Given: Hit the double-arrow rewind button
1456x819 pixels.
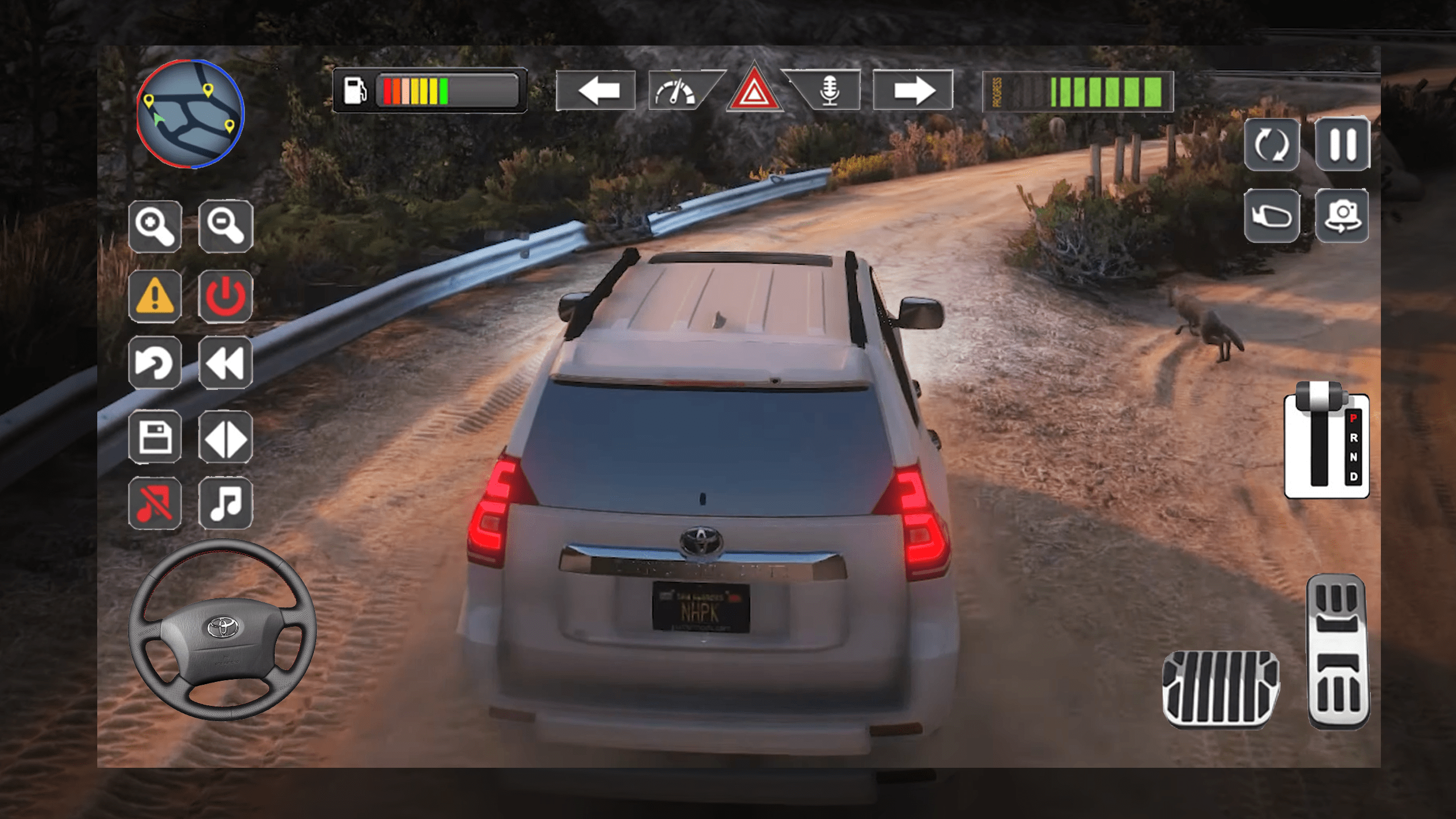Looking at the screenshot, I should [x=226, y=363].
